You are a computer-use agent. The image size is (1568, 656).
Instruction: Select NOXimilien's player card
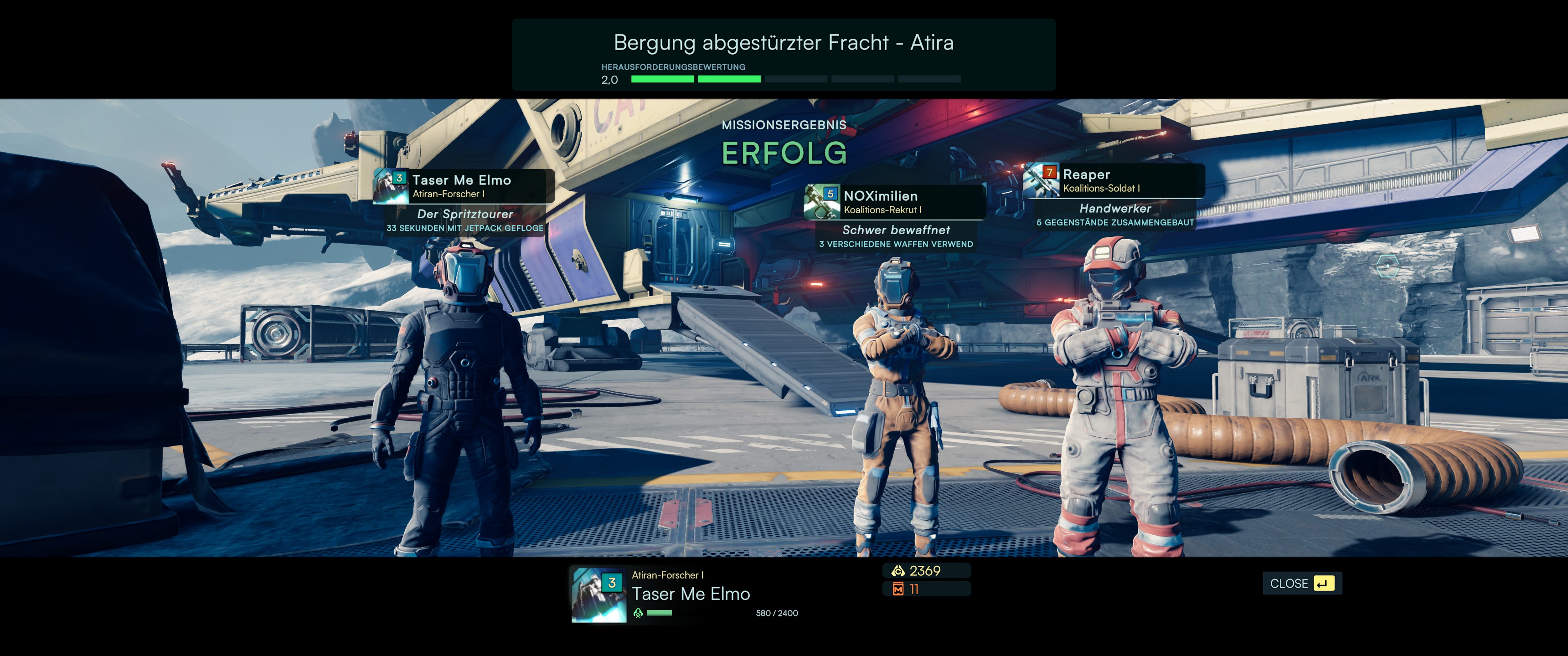click(x=895, y=202)
